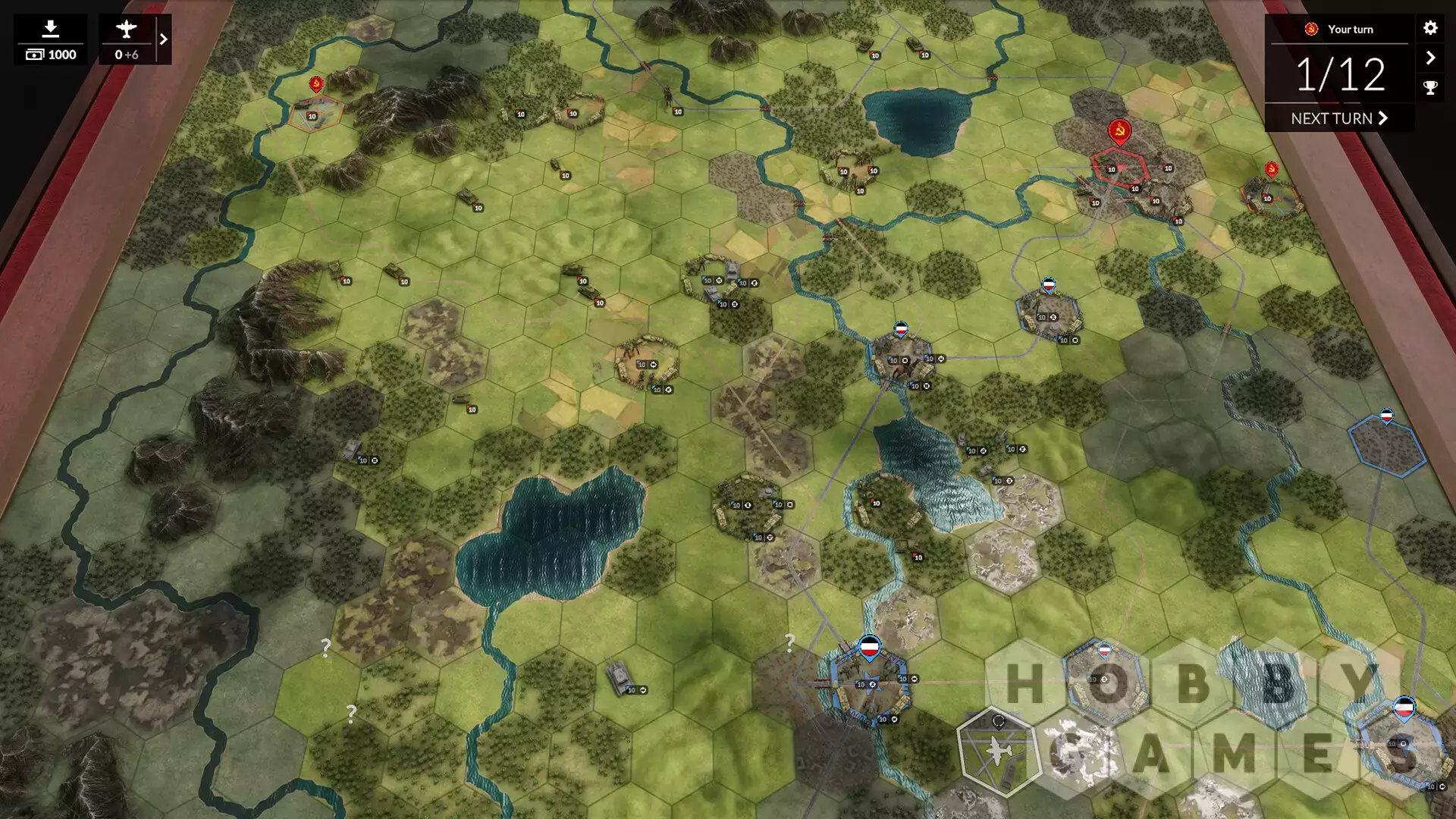
Task: Expand the top-left panel with the arrow
Action: tap(163, 39)
